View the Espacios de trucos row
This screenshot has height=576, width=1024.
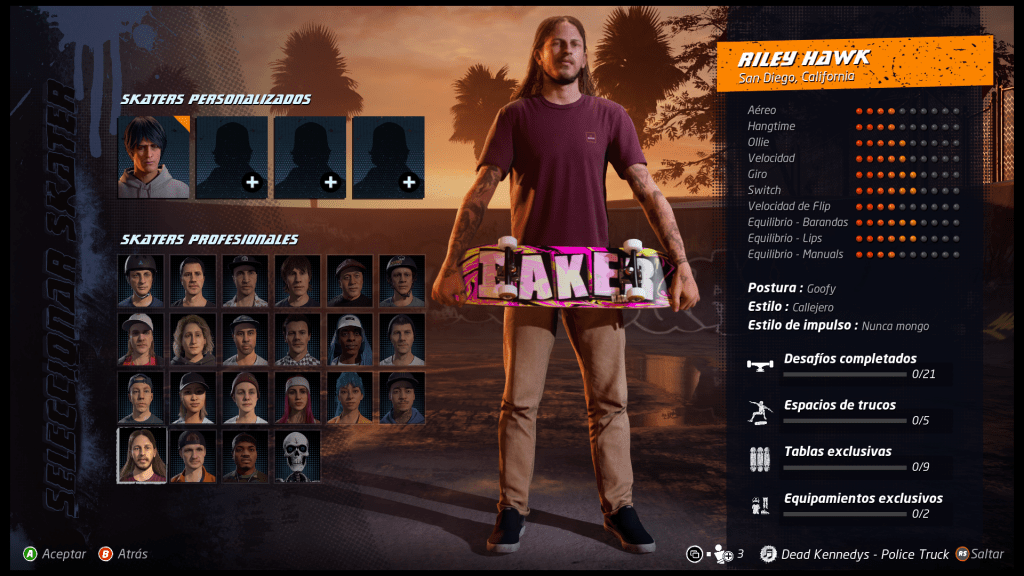coord(848,412)
